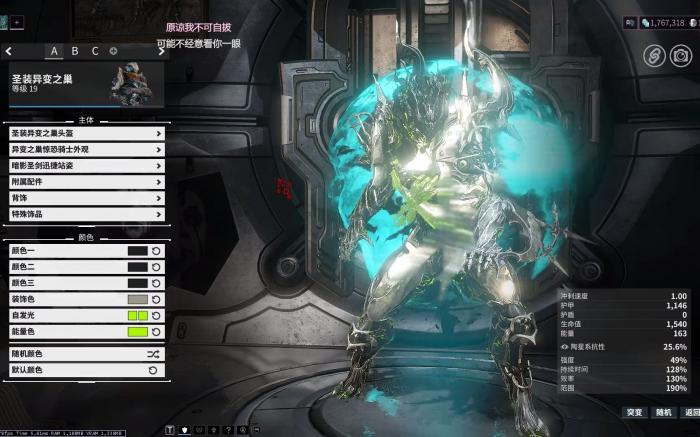Open the 圣装异变之巢头盔 helmet selection
The height and width of the screenshot is (437, 700).
(x=86, y=133)
